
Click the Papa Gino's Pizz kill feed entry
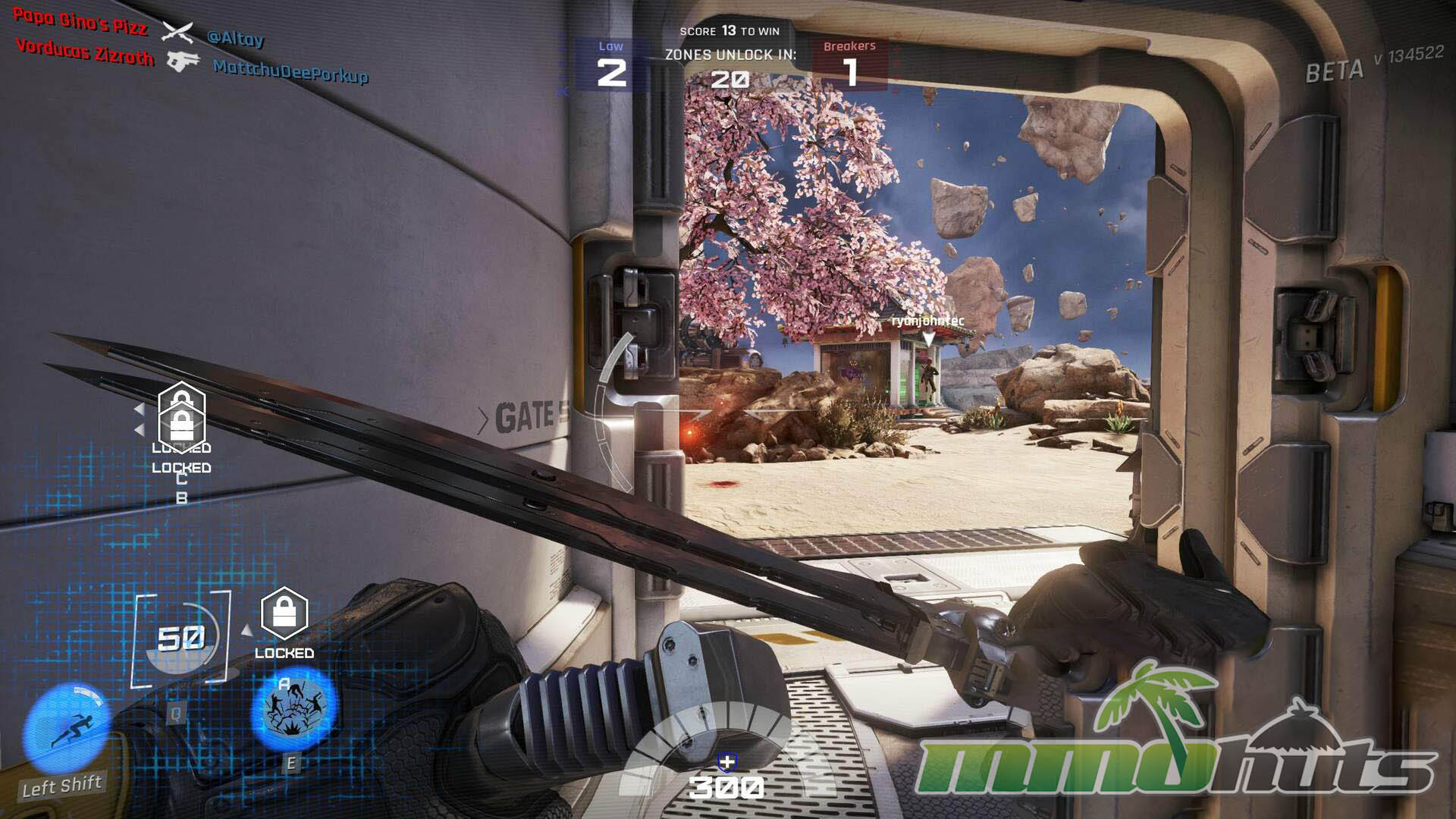coord(80,22)
